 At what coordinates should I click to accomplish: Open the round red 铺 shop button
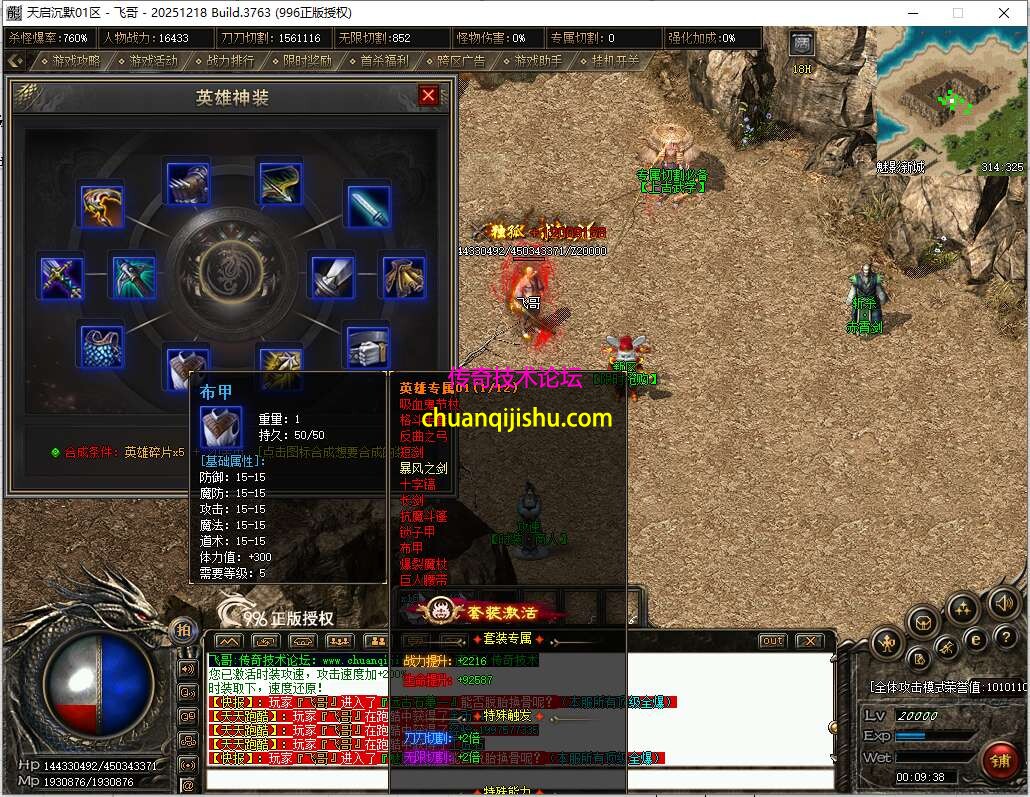click(x=998, y=760)
